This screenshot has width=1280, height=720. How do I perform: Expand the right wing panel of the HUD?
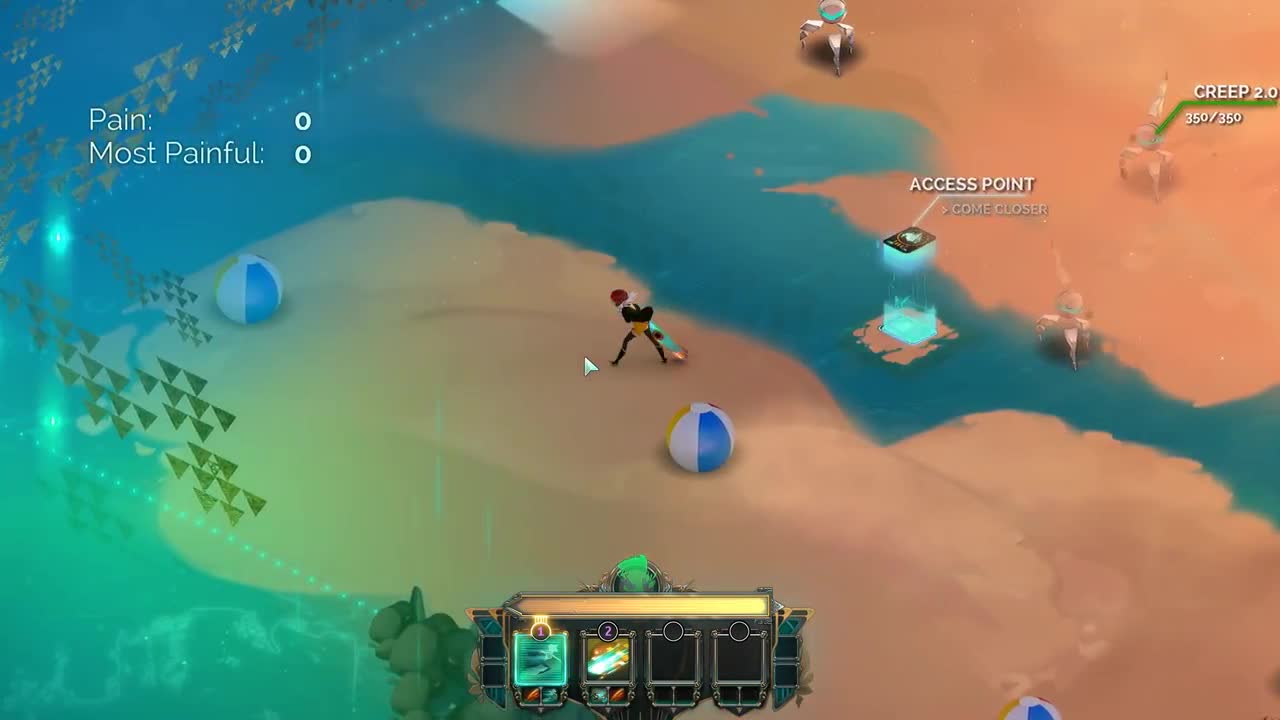point(786,660)
